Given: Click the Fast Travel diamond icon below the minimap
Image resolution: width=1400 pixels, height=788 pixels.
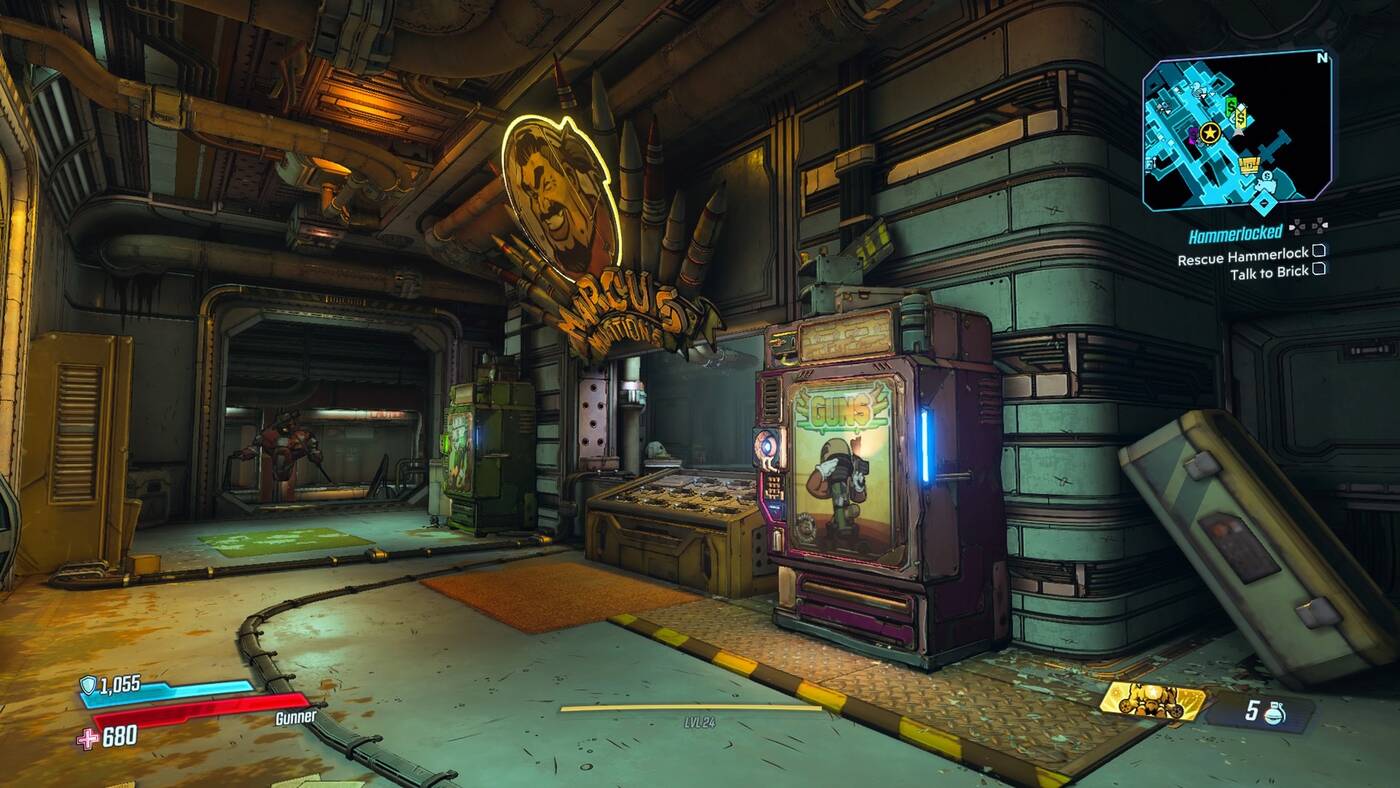Looking at the screenshot, I should (1264, 202).
